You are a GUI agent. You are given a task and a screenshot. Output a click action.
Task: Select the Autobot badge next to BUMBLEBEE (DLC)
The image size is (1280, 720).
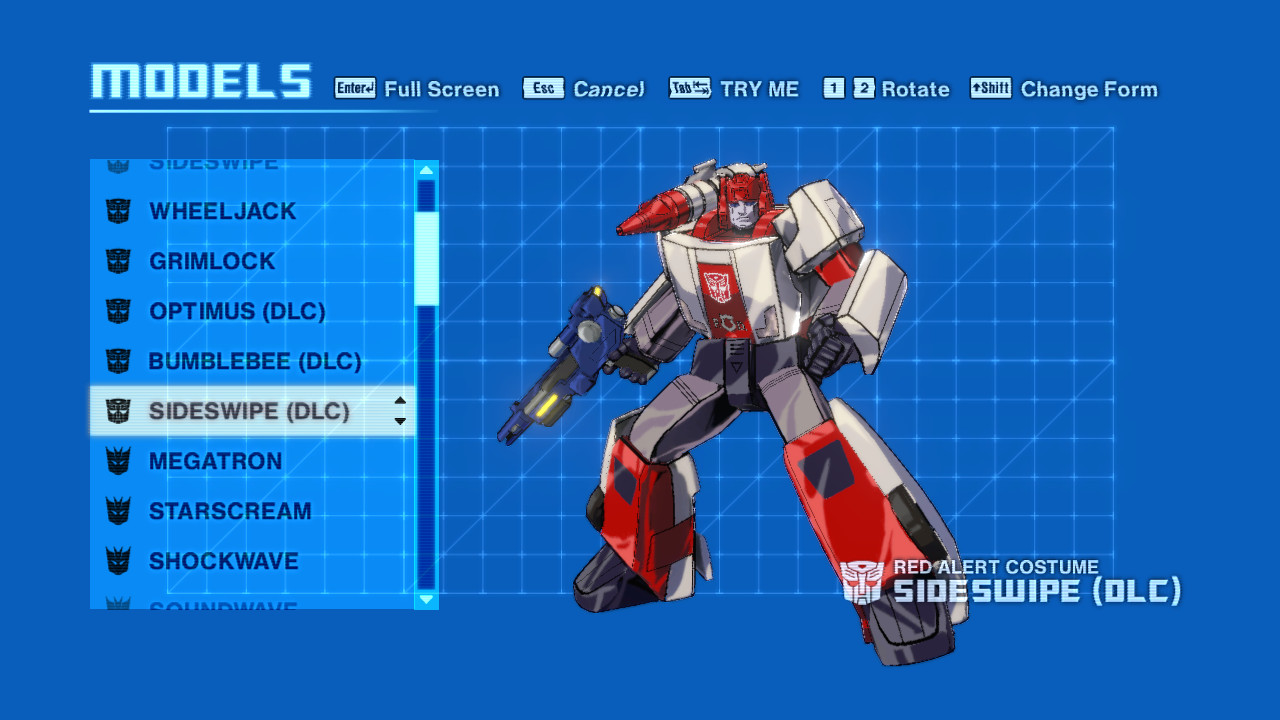pyautogui.click(x=120, y=361)
